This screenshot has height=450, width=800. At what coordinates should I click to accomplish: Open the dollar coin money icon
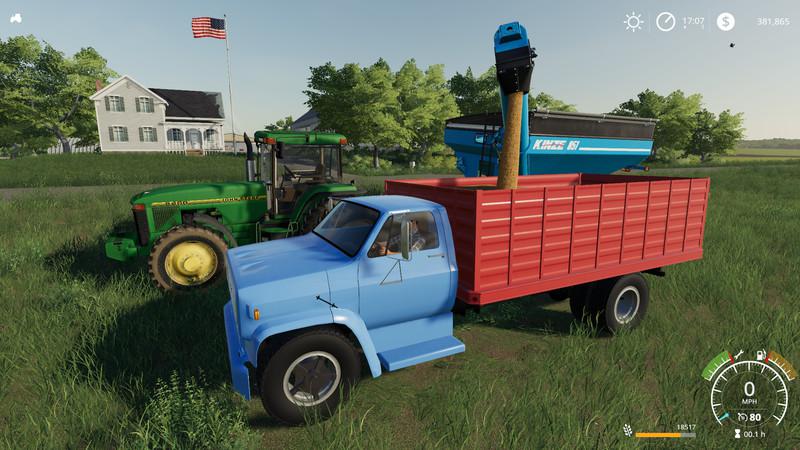click(725, 21)
